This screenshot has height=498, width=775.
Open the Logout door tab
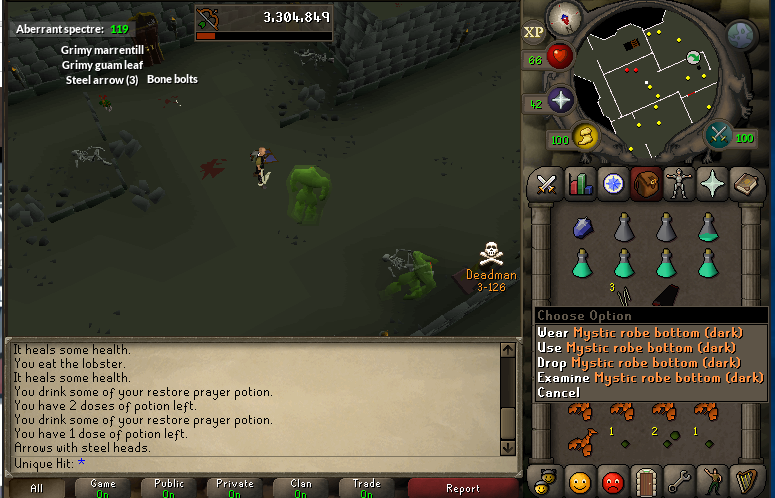[x=646, y=481]
